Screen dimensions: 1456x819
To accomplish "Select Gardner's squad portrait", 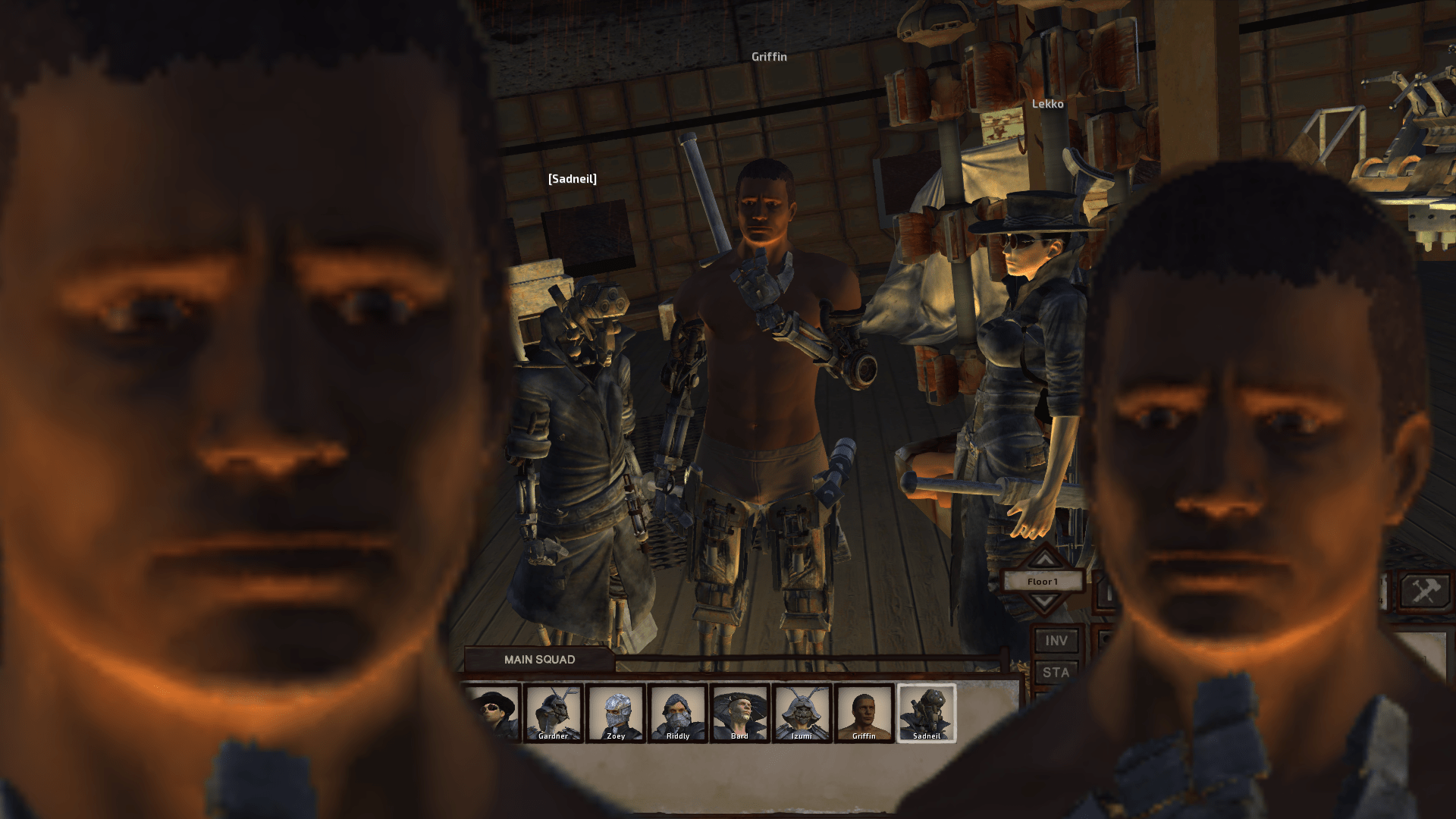I will (x=555, y=713).
